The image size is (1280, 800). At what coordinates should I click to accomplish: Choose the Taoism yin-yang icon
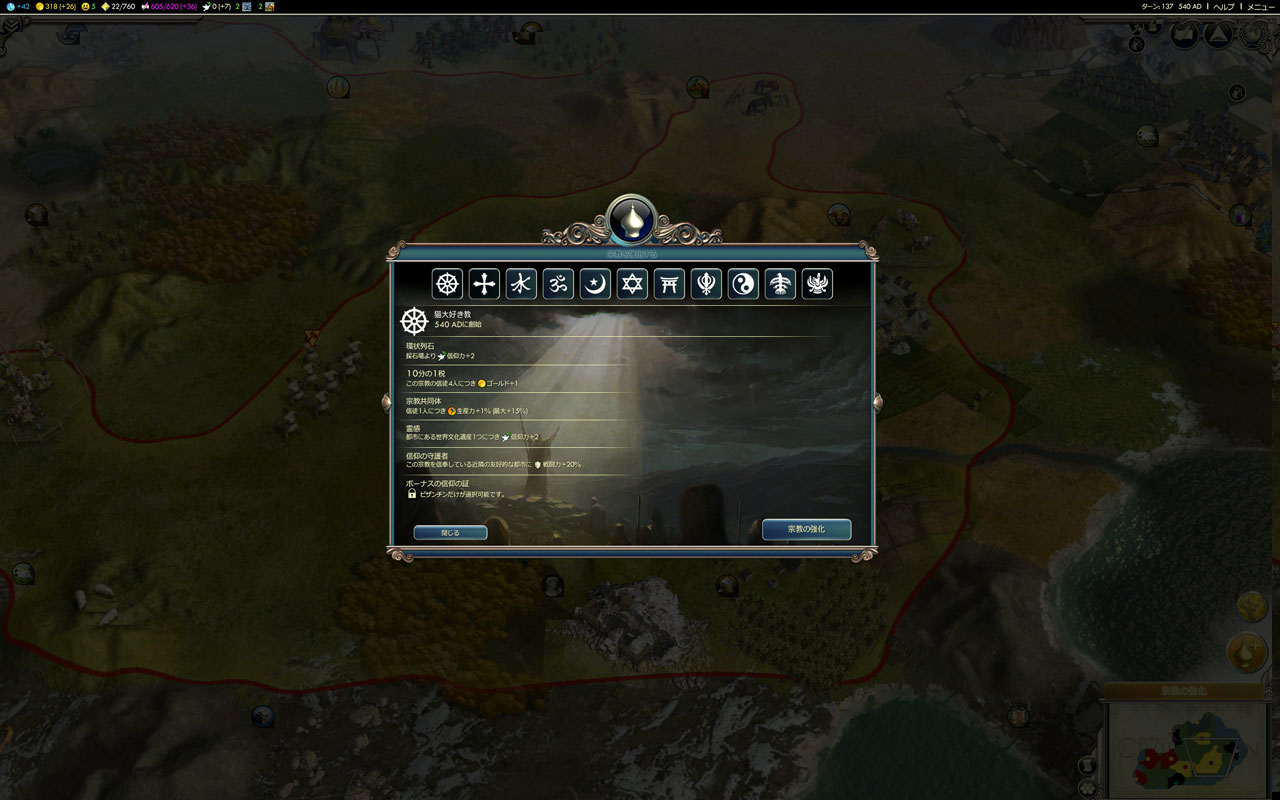[743, 284]
